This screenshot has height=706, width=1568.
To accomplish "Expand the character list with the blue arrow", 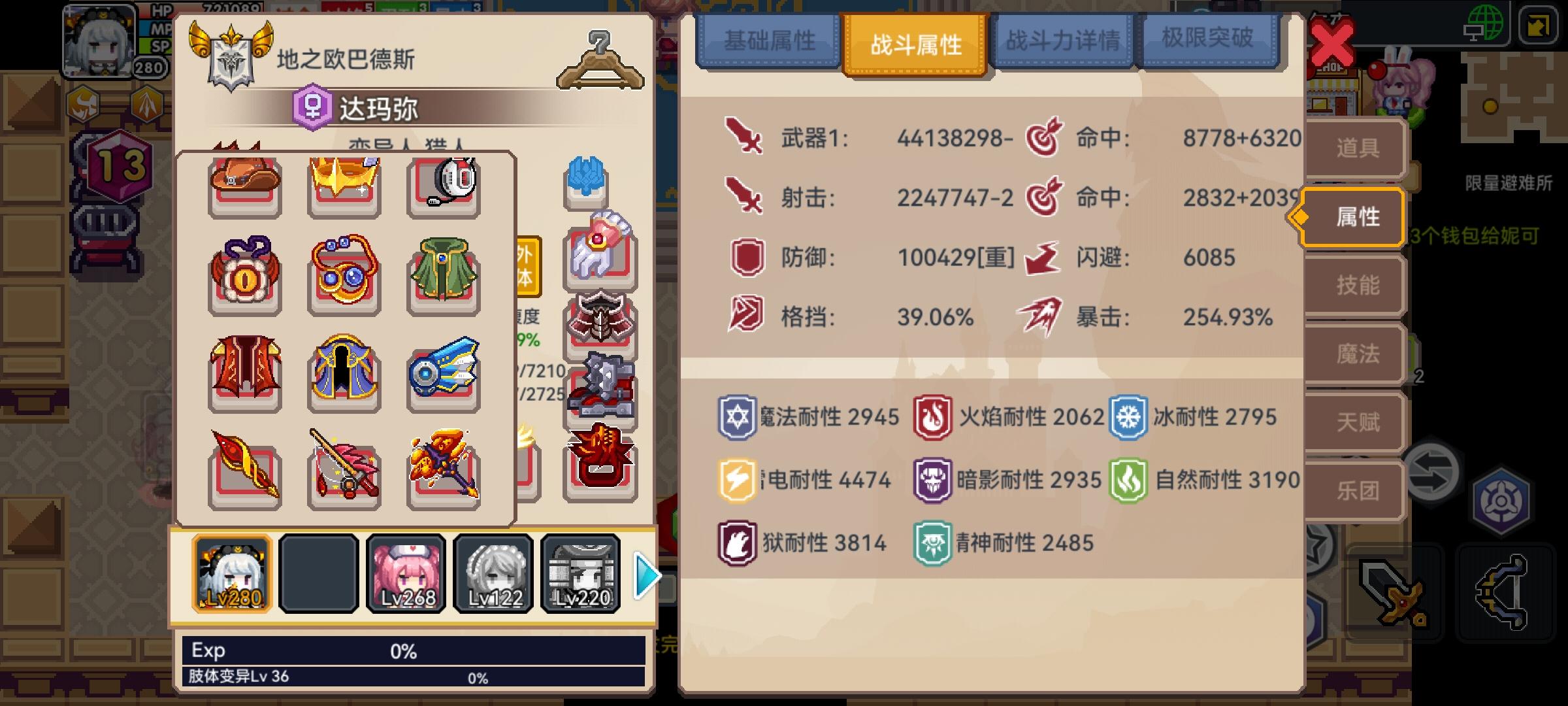I will [645, 575].
